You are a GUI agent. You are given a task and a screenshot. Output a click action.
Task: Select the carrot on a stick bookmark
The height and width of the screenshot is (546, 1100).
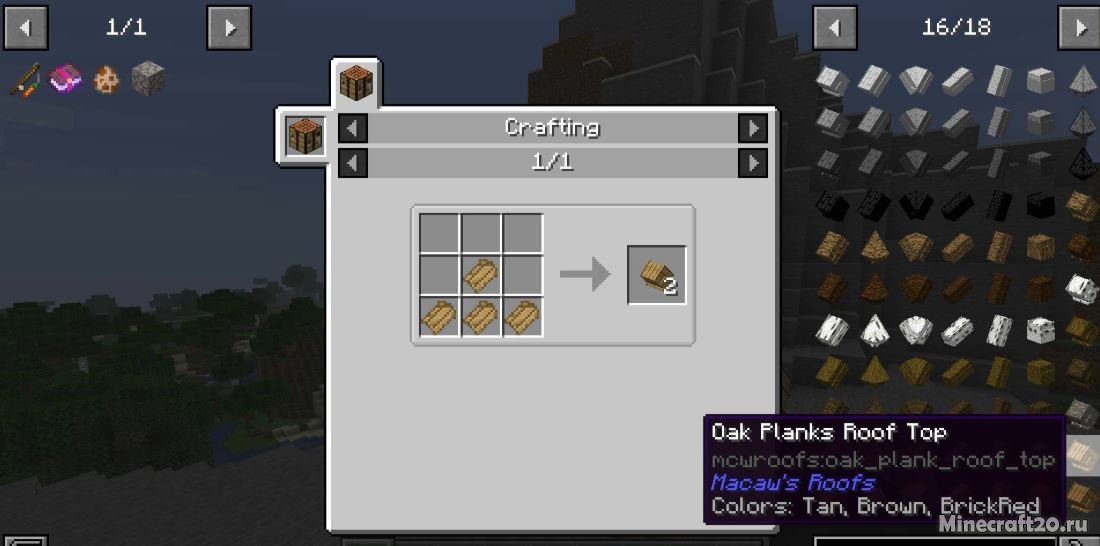coord(24,79)
